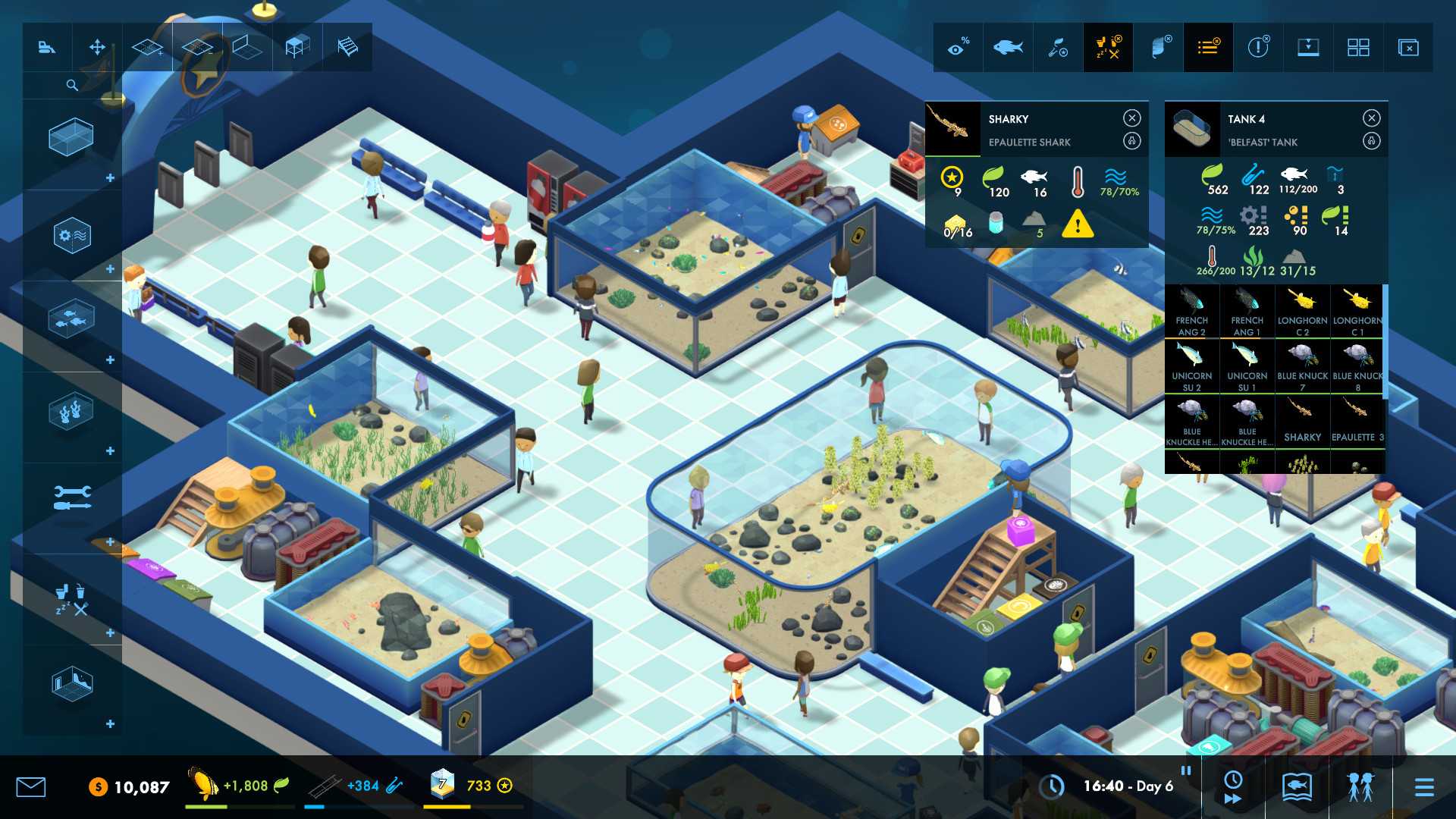Open the tanks category in the sidebar
The height and width of the screenshot is (819, 1456).
pos(71,137)
